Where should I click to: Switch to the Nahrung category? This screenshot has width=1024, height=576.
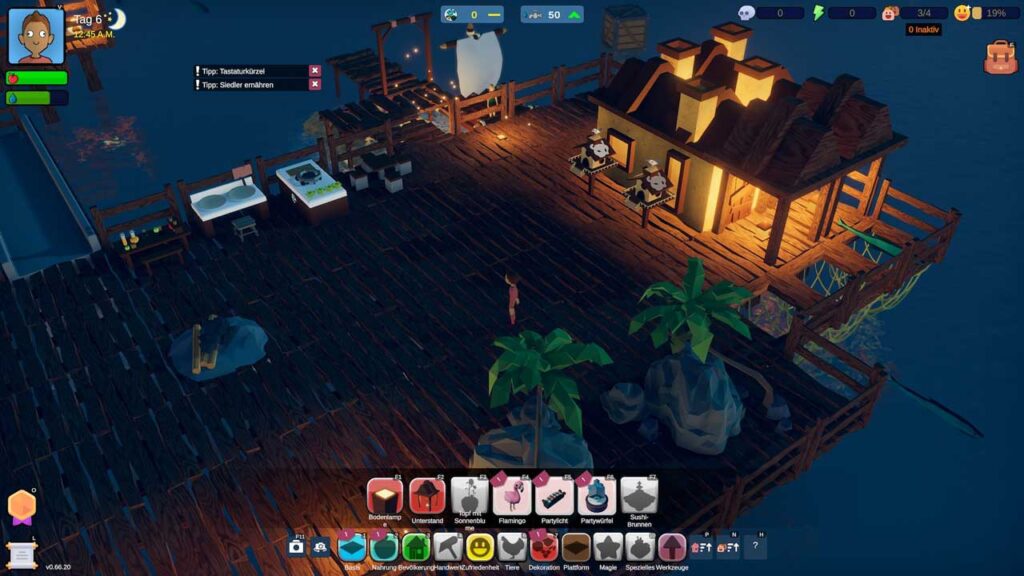384,547
